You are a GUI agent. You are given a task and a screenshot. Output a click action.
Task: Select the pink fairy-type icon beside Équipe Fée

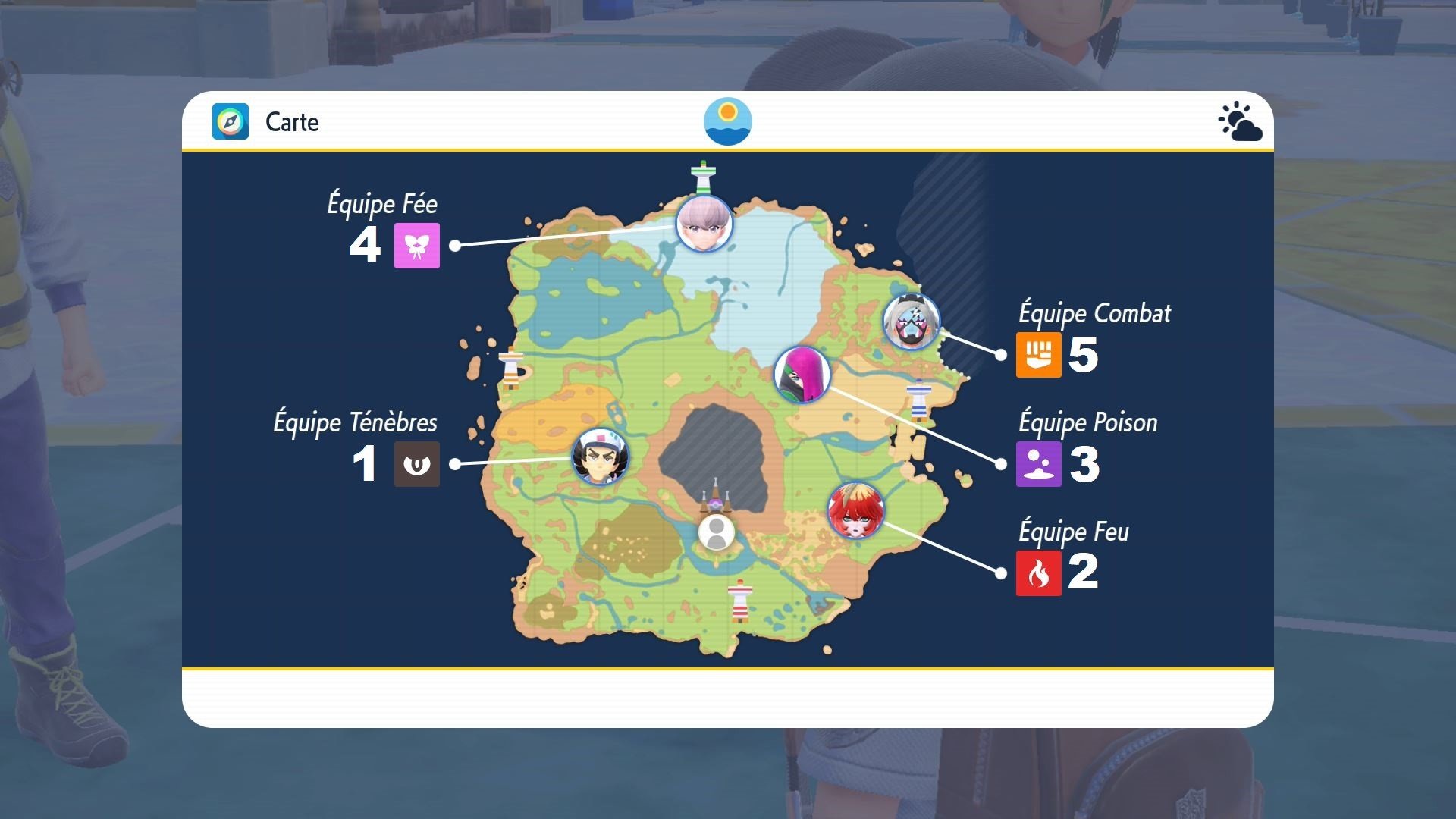(x=416, y=245)
